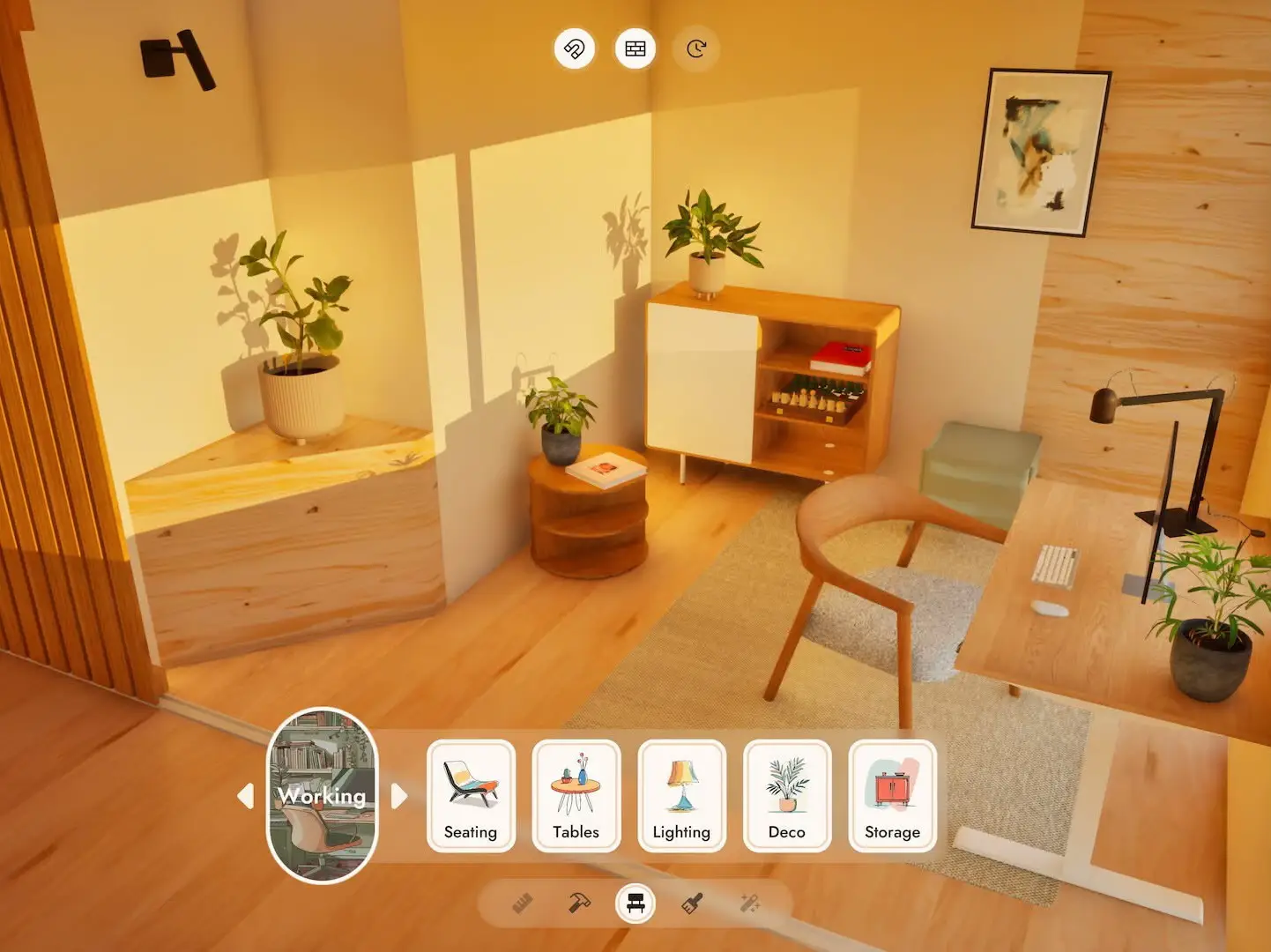
Task: Select the hammer build tool
Action: click(x=578, y=903)
